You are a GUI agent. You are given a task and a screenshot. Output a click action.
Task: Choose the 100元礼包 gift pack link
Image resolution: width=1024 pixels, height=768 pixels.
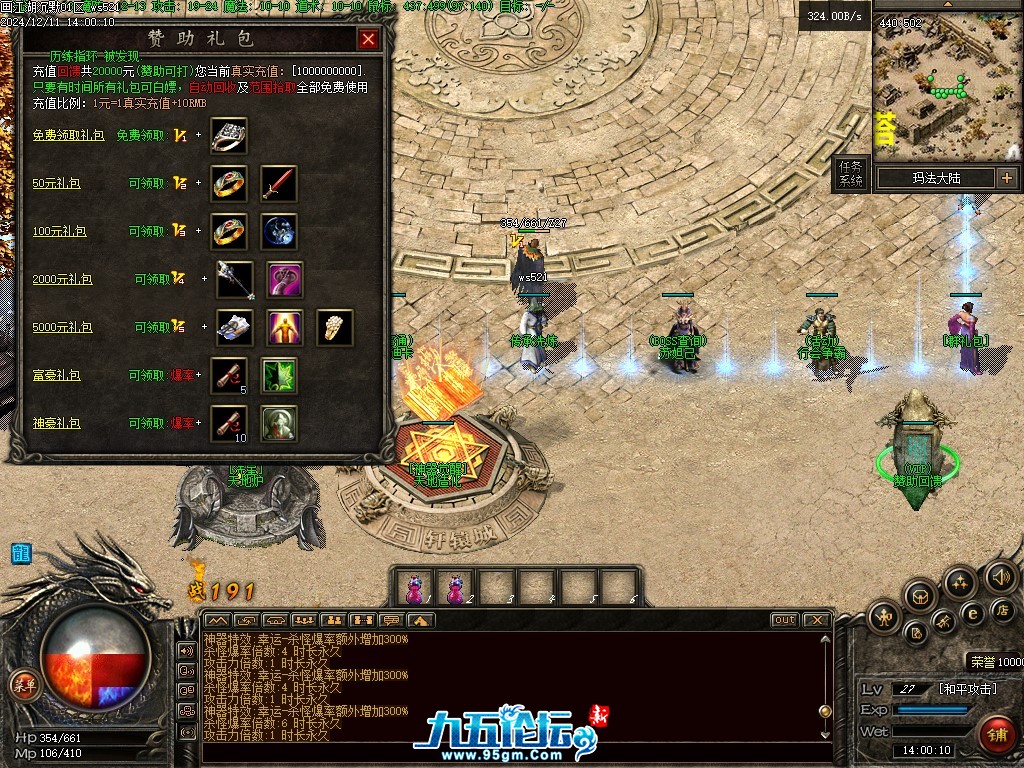60,231
